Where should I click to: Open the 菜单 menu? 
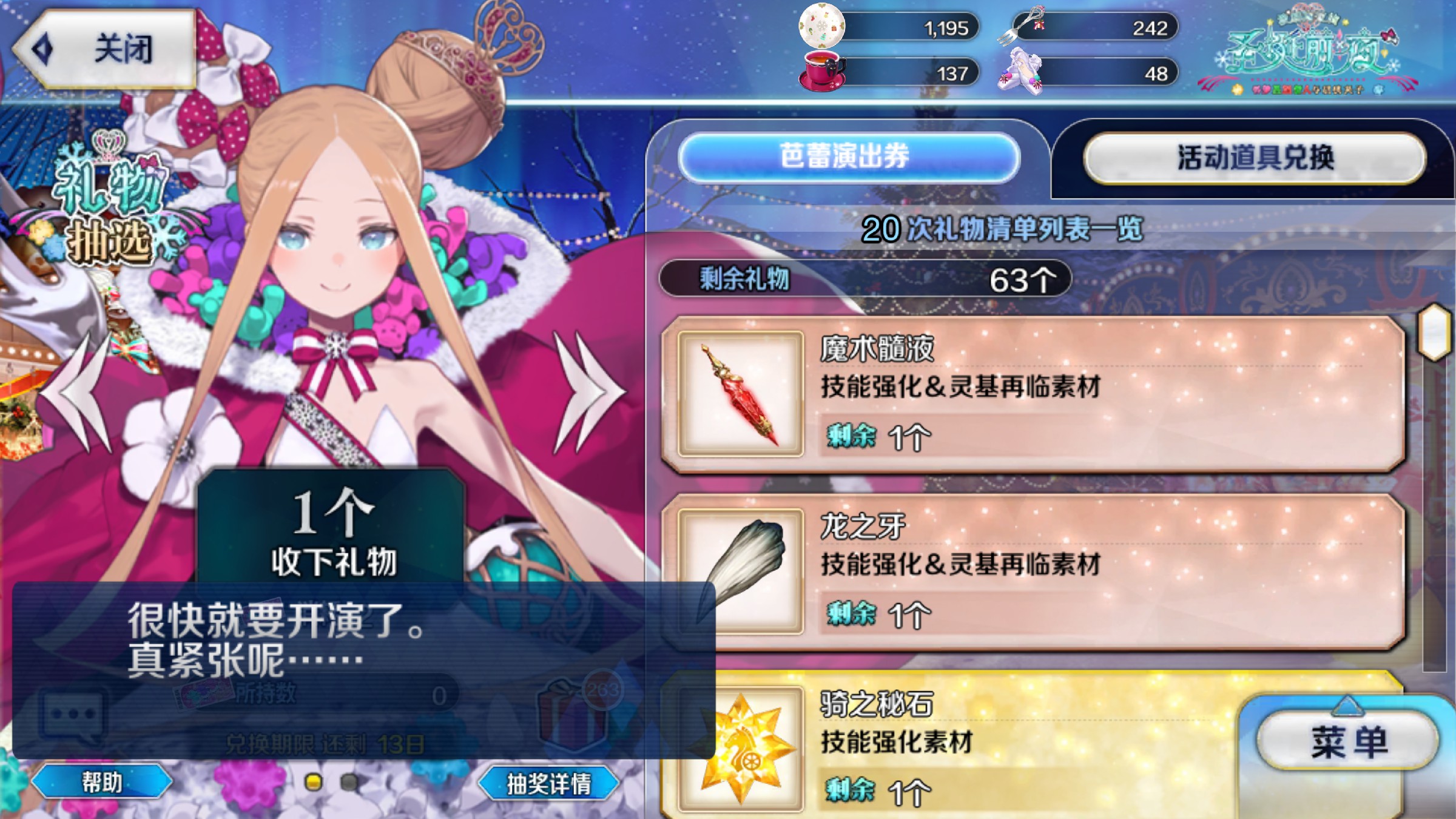pos(1348,741)
